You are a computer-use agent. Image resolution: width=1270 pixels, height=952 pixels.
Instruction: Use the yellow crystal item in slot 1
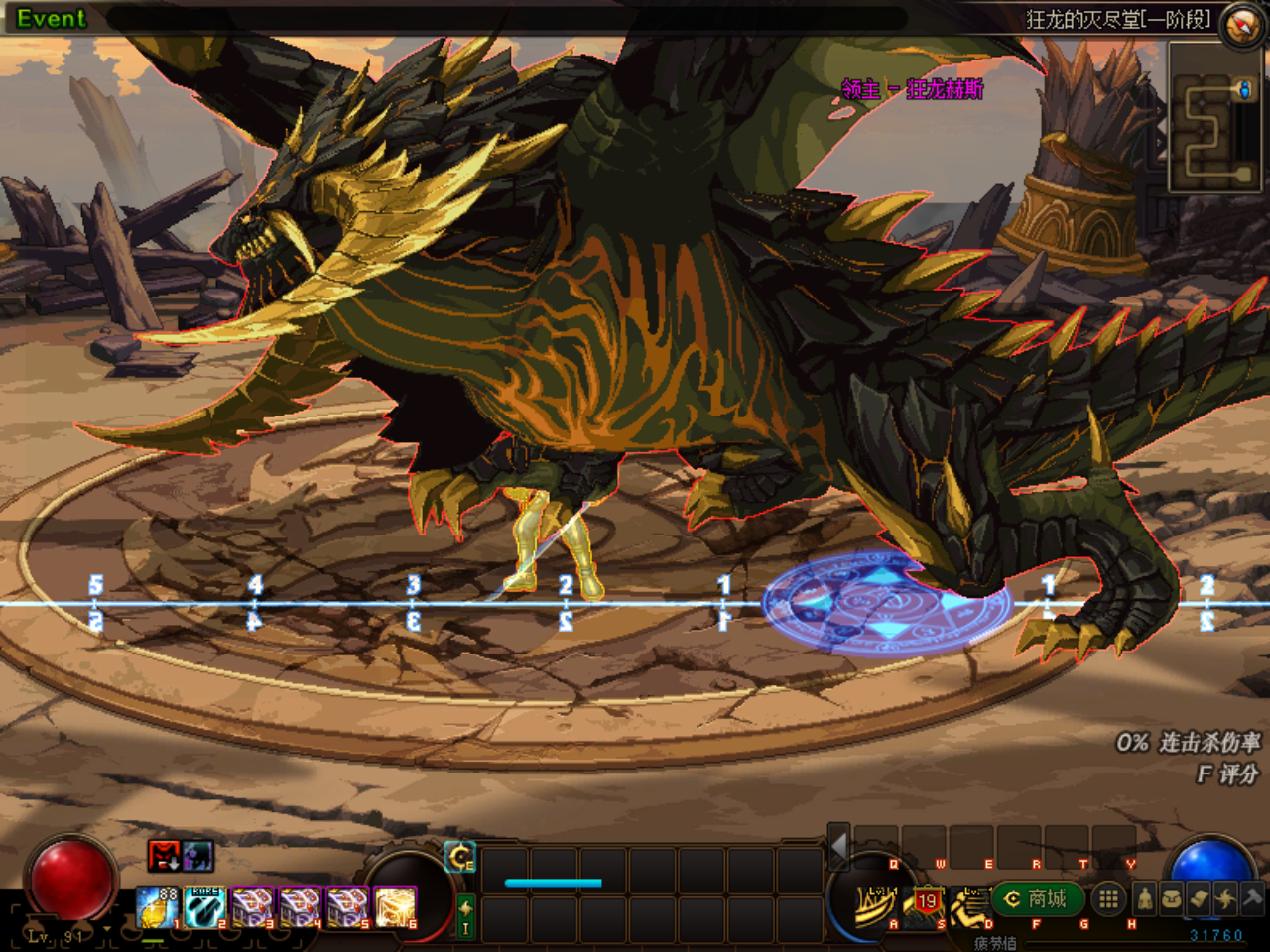(x=157, y=906)
